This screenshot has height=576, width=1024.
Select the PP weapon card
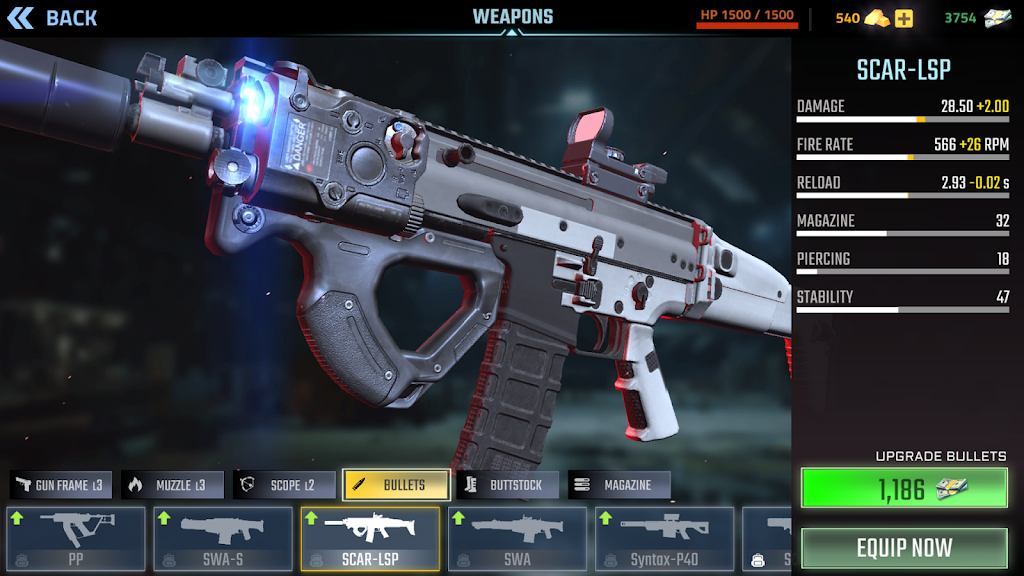[75, 539]
